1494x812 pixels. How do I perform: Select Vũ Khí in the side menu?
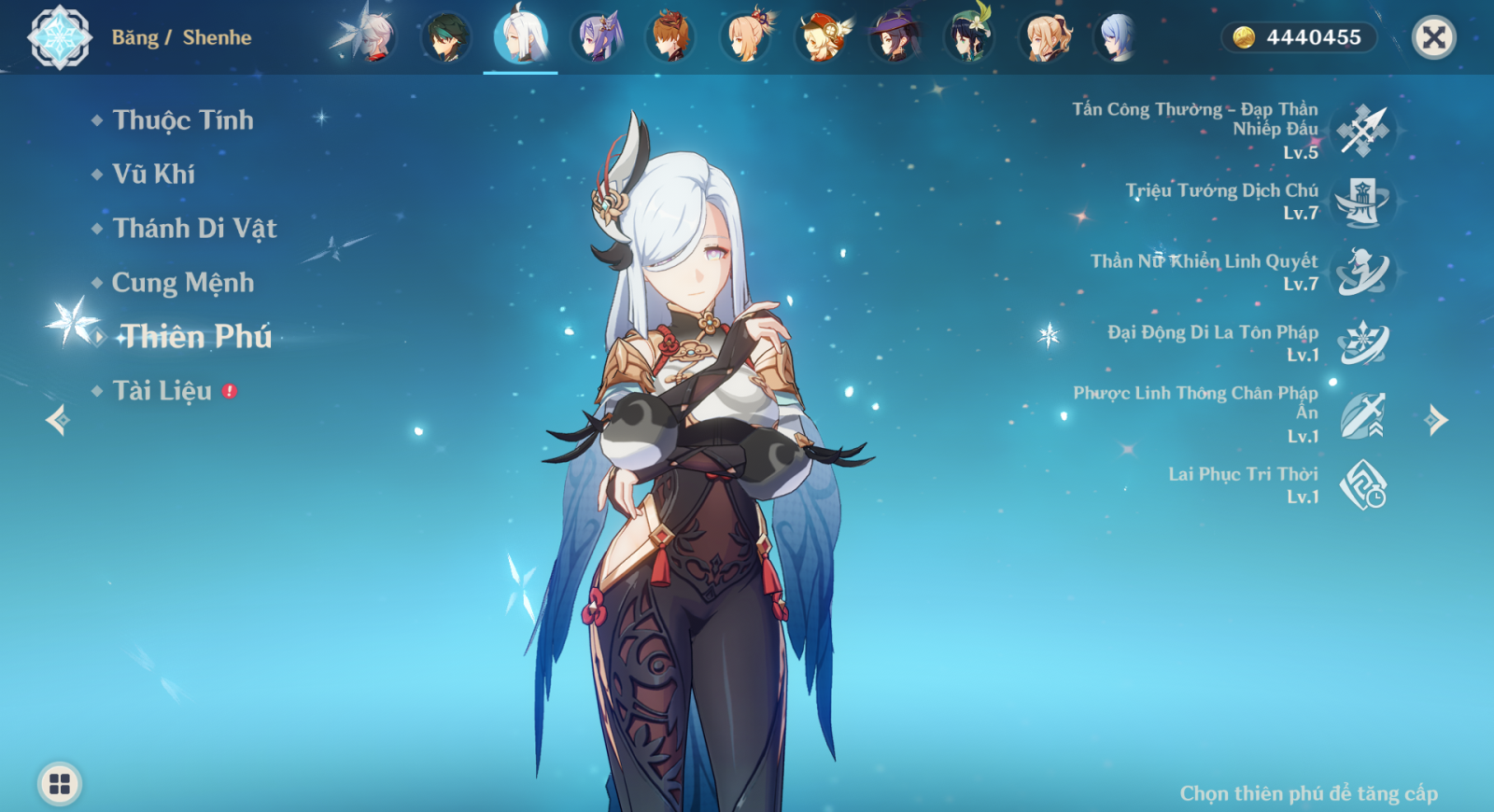click(153, 175)
